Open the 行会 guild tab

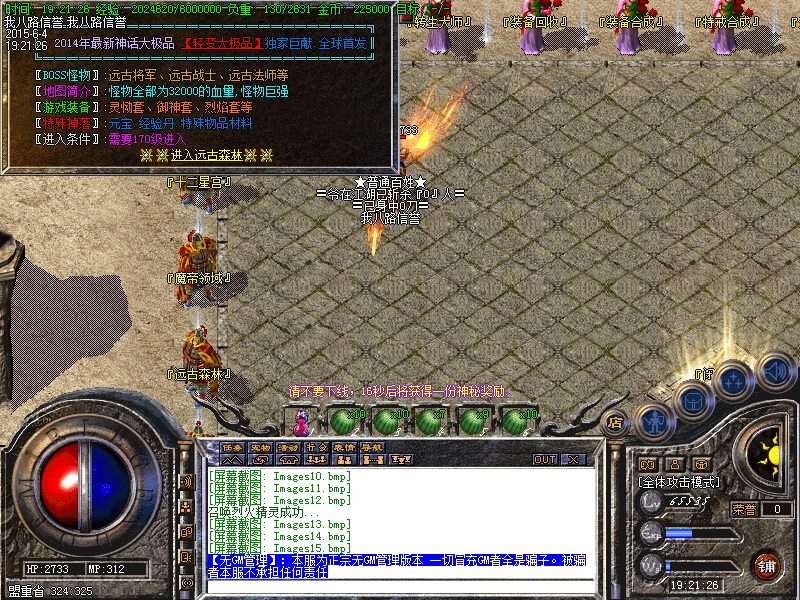tap(316, 446)
